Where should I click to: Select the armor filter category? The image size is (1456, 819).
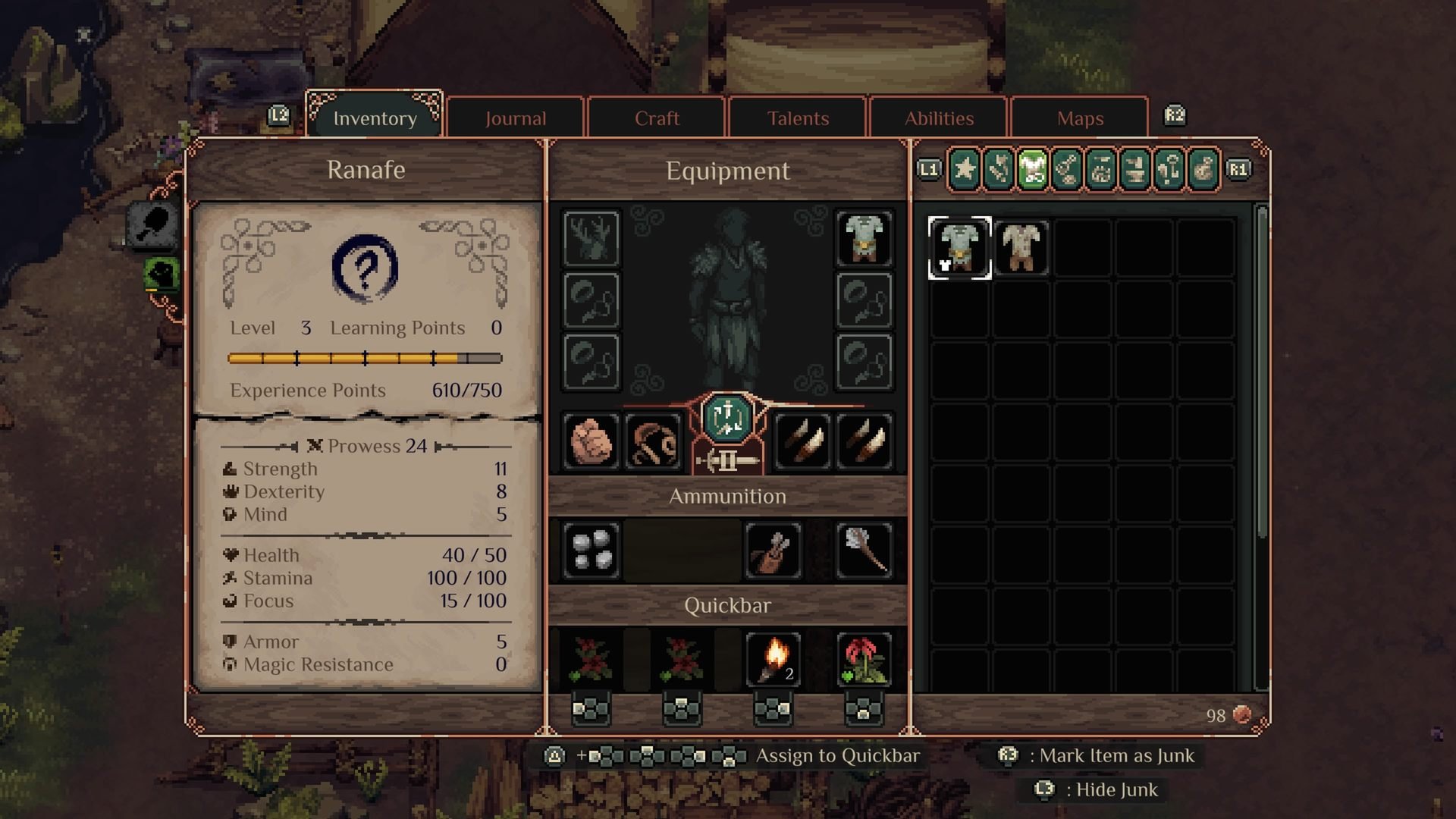[x=1033, y=168]
